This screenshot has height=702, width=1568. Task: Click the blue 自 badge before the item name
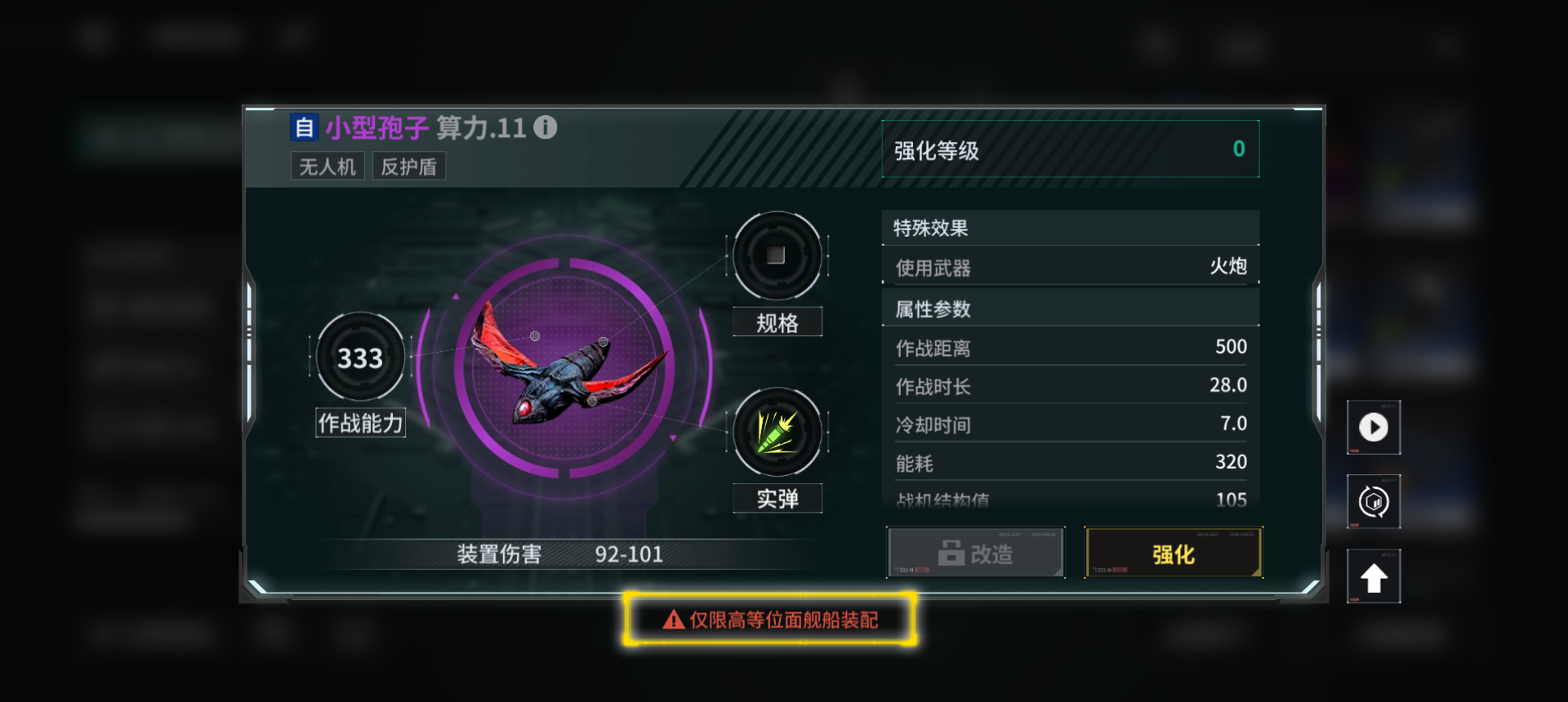304,127
